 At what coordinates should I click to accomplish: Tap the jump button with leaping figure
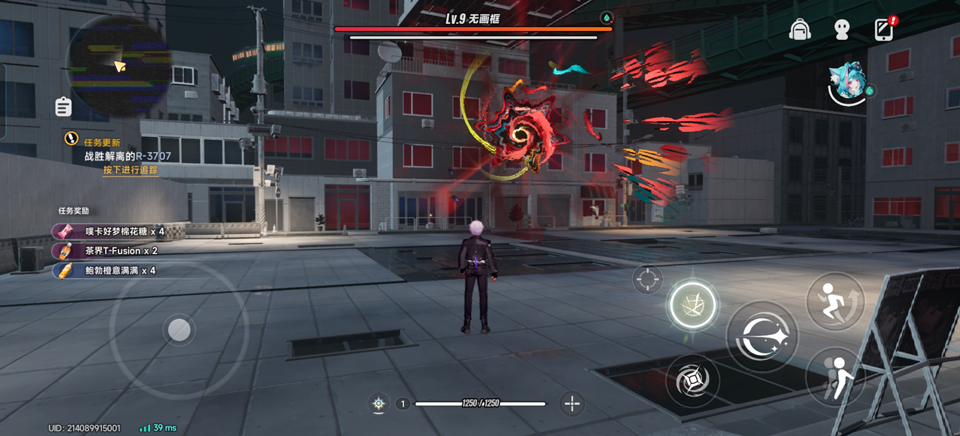835,301
